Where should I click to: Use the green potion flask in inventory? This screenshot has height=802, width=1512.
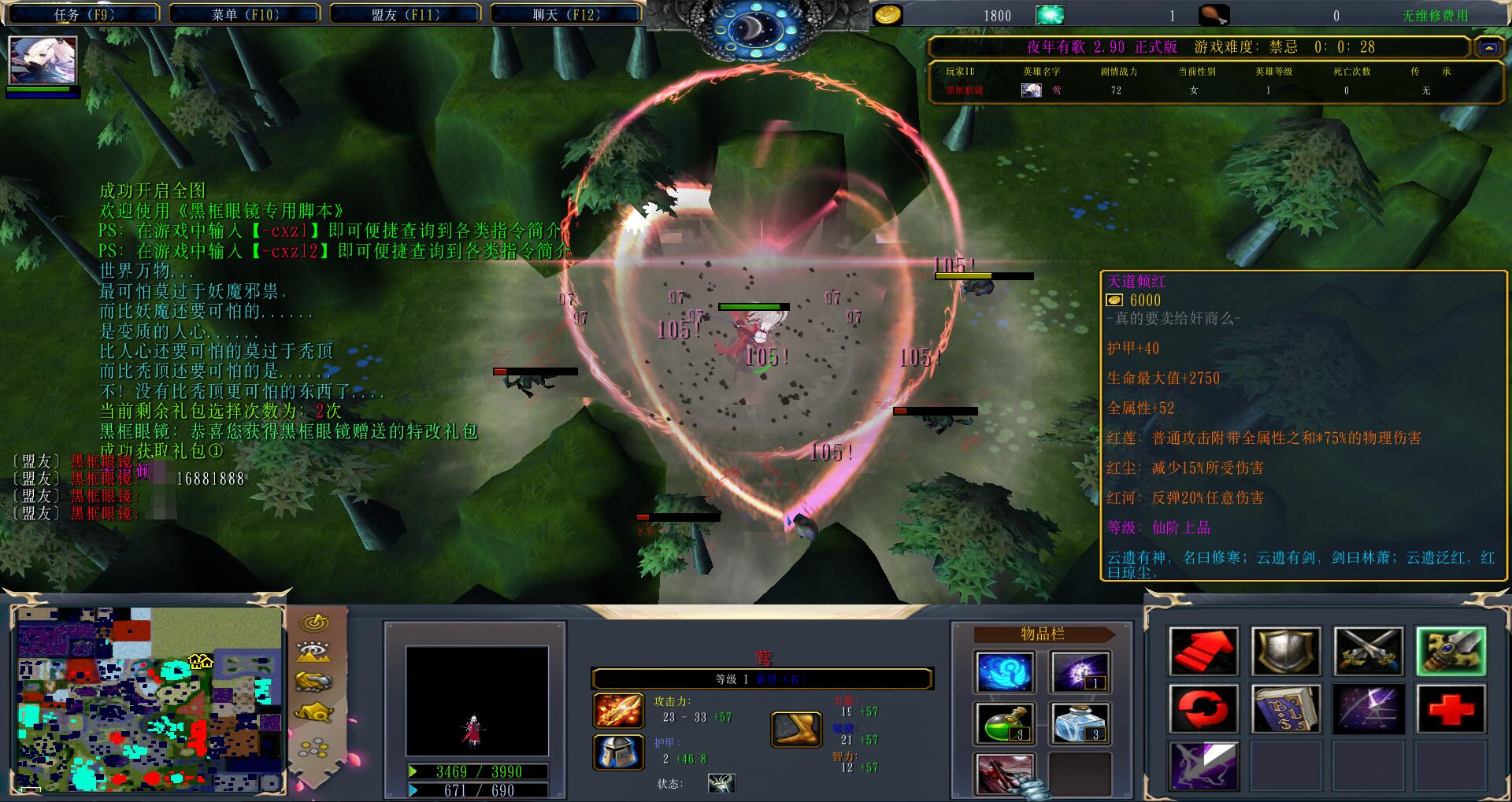tap(1004, 723)
